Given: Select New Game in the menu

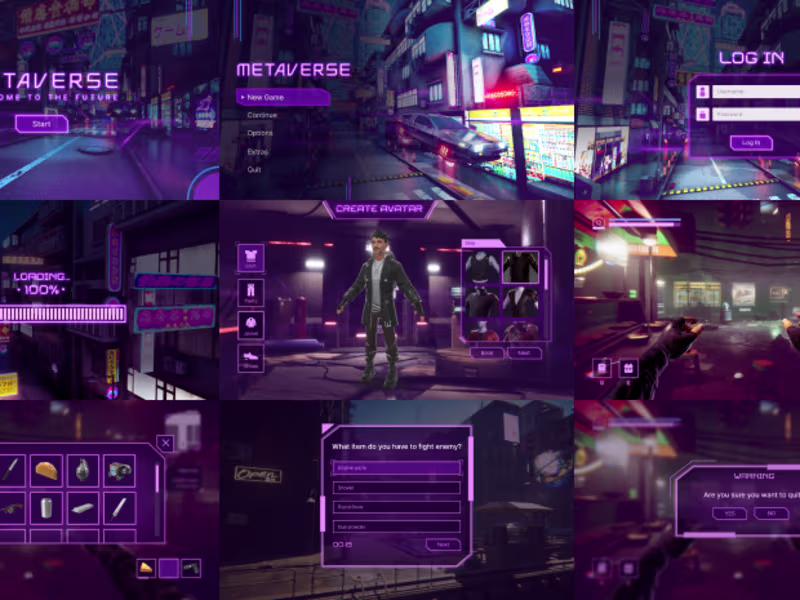Looking at the screenshot, I should click(282, 97).
